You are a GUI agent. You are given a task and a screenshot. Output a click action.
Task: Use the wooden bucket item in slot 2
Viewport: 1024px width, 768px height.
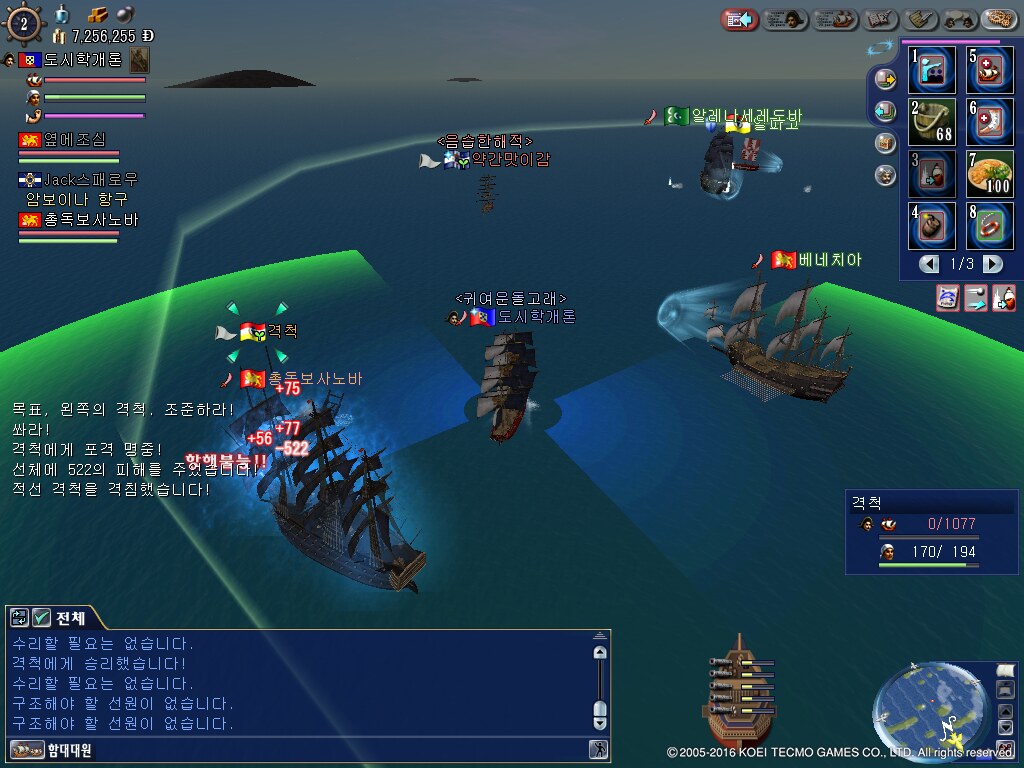932,120
